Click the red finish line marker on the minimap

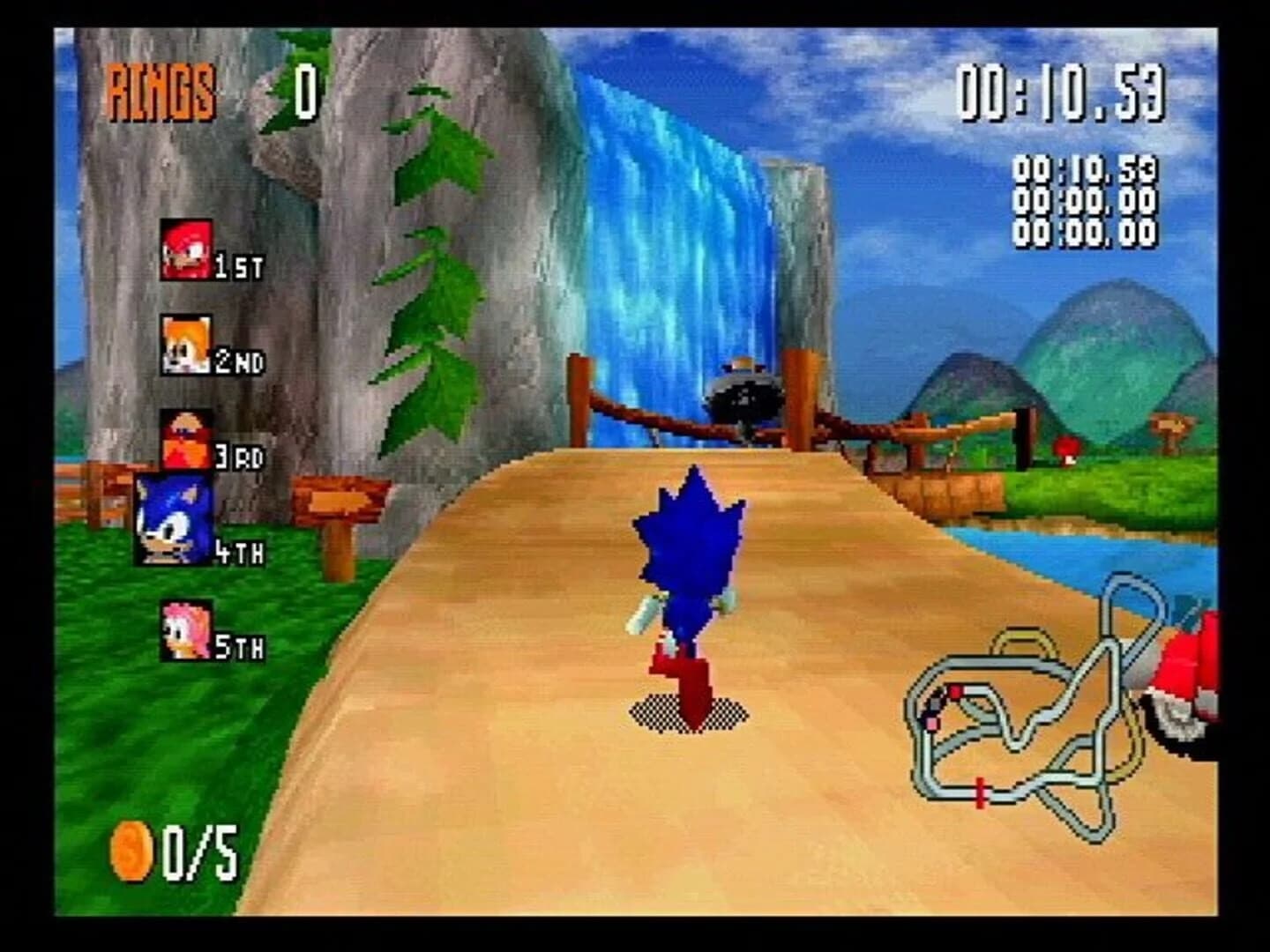pos(980,793)
